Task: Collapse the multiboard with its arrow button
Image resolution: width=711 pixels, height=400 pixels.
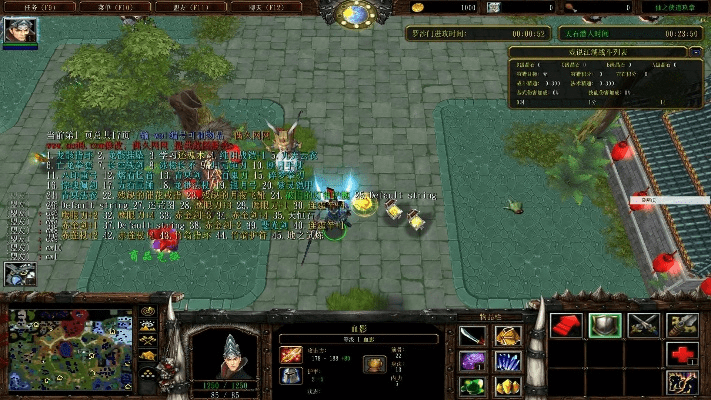Action: [695, 51]
